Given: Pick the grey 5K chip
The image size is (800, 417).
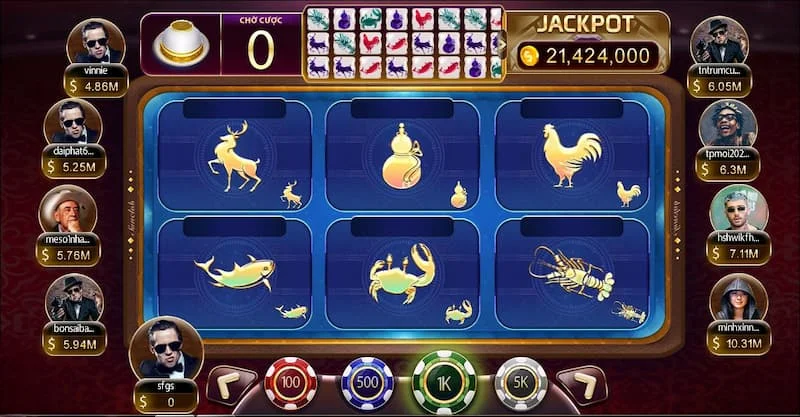Looking at the screenshot, I should pyautogui.click(x=521, y=383).
